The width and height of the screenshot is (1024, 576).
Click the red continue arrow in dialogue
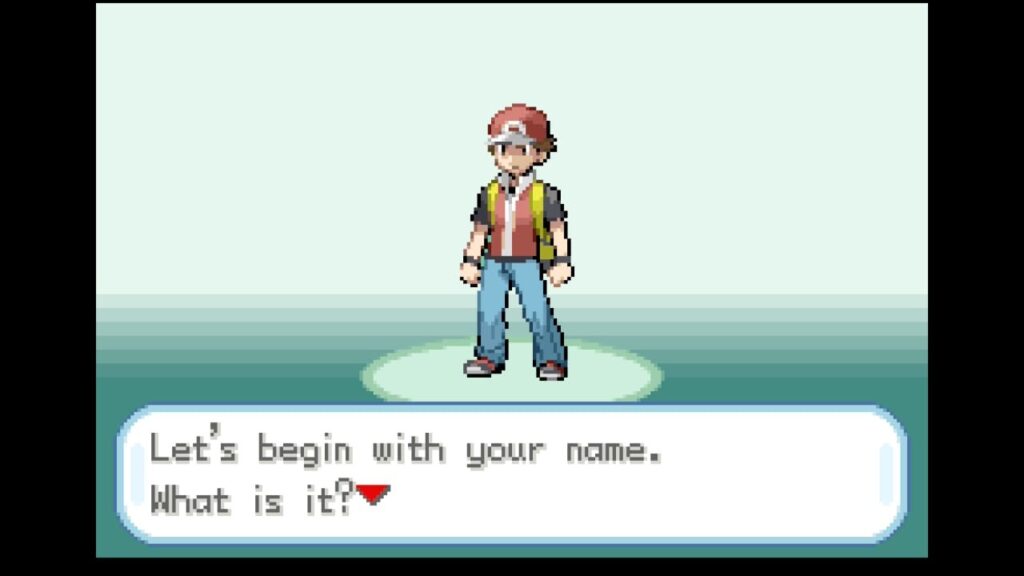click(x=373, y=494)
